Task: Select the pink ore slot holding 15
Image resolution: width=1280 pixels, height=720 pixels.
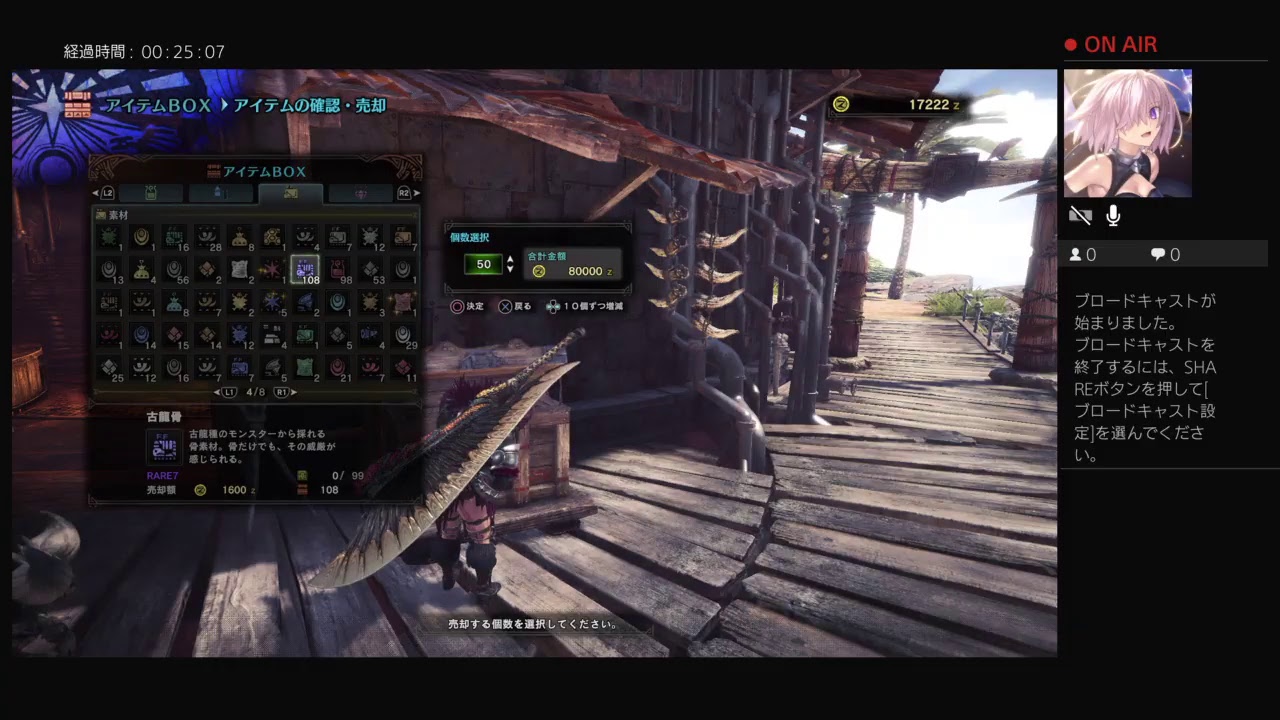Action: pos(174,333)
